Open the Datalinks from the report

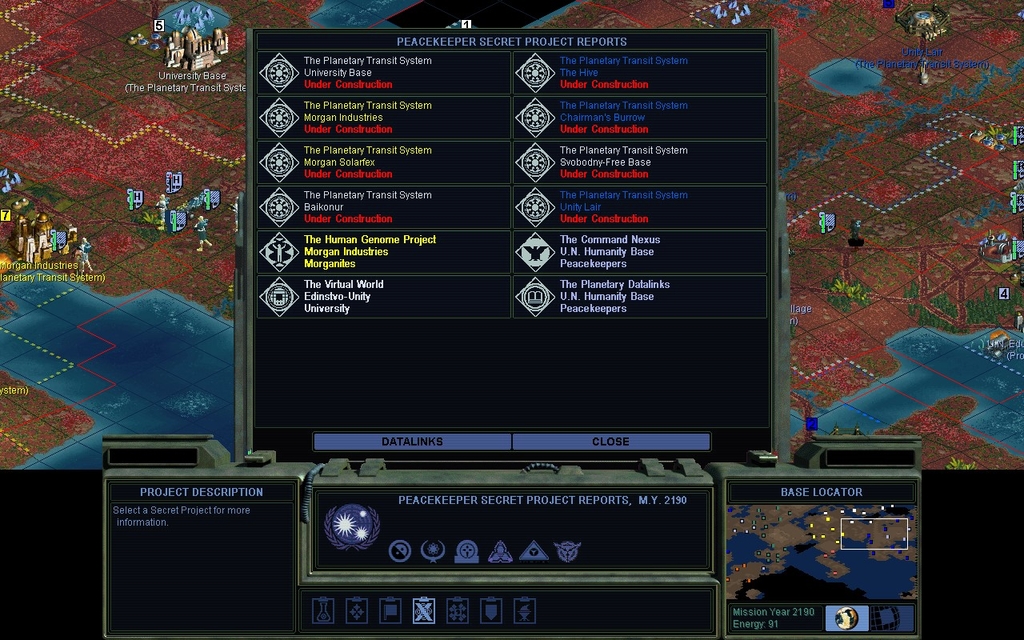(412, 442)
